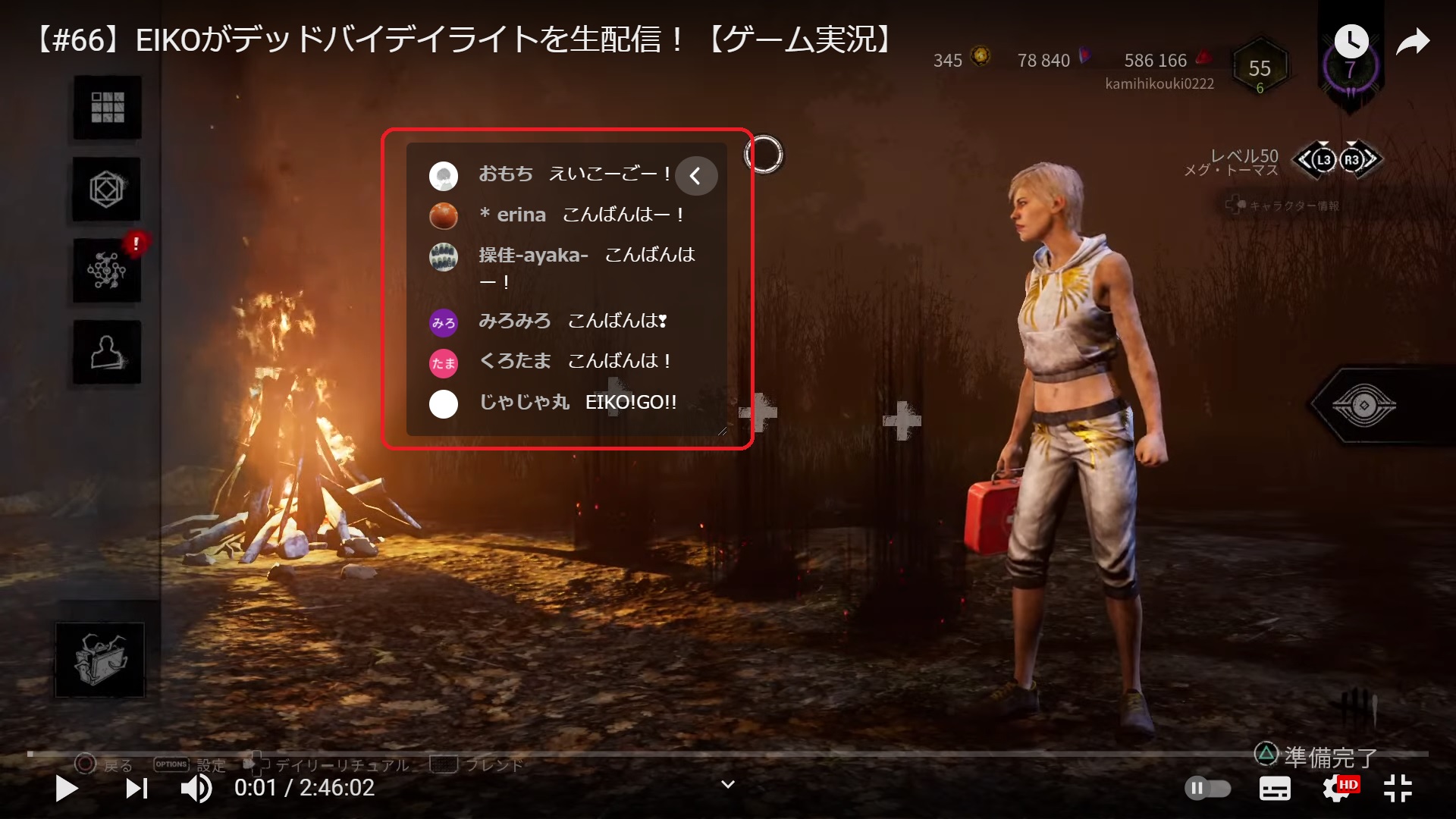The width and height of the screenshot is (1456, 819).
Task: Toggle the autoplay switch
Action: click(1209, 789)
